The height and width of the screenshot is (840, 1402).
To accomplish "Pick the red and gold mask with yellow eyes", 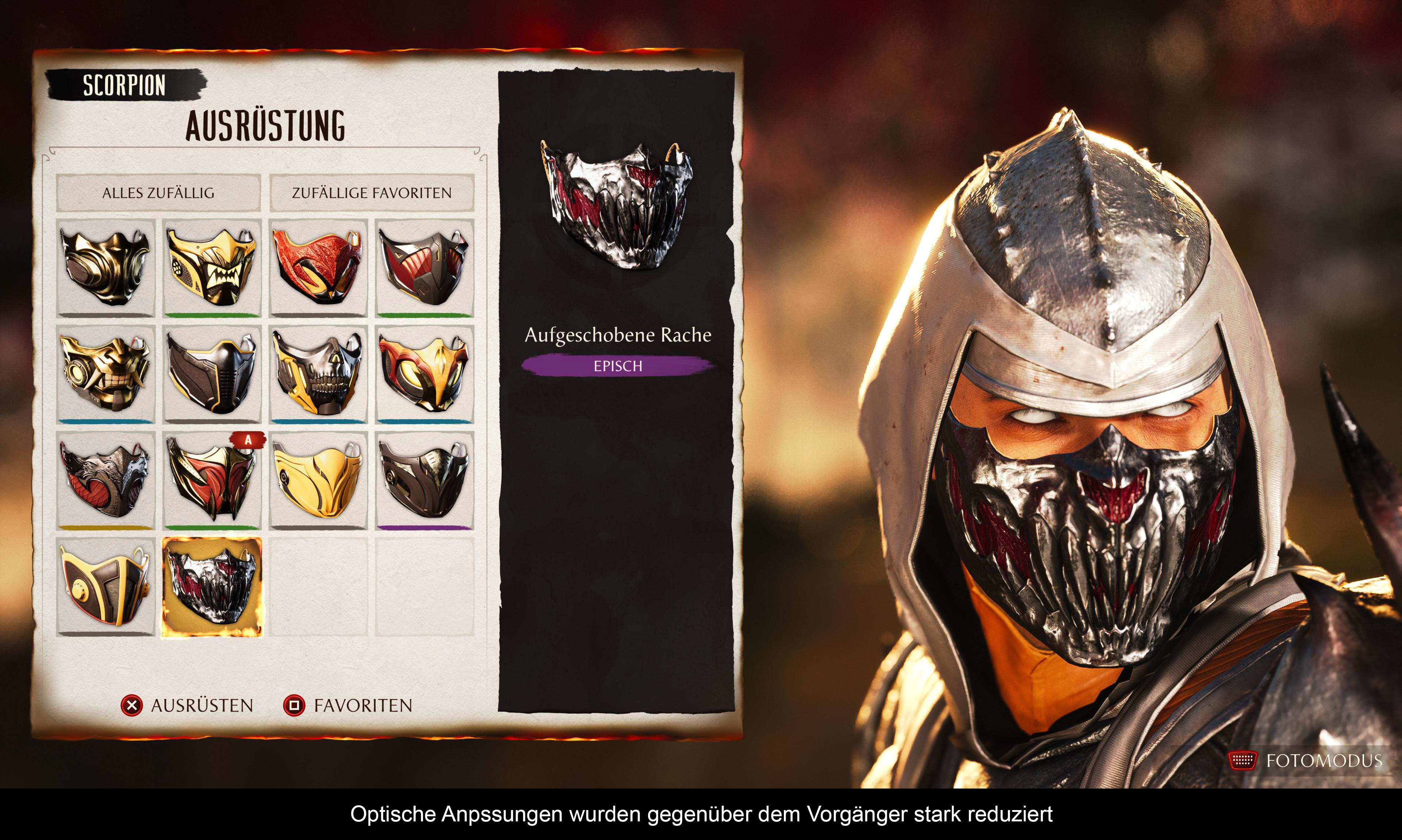I will 425,373.
